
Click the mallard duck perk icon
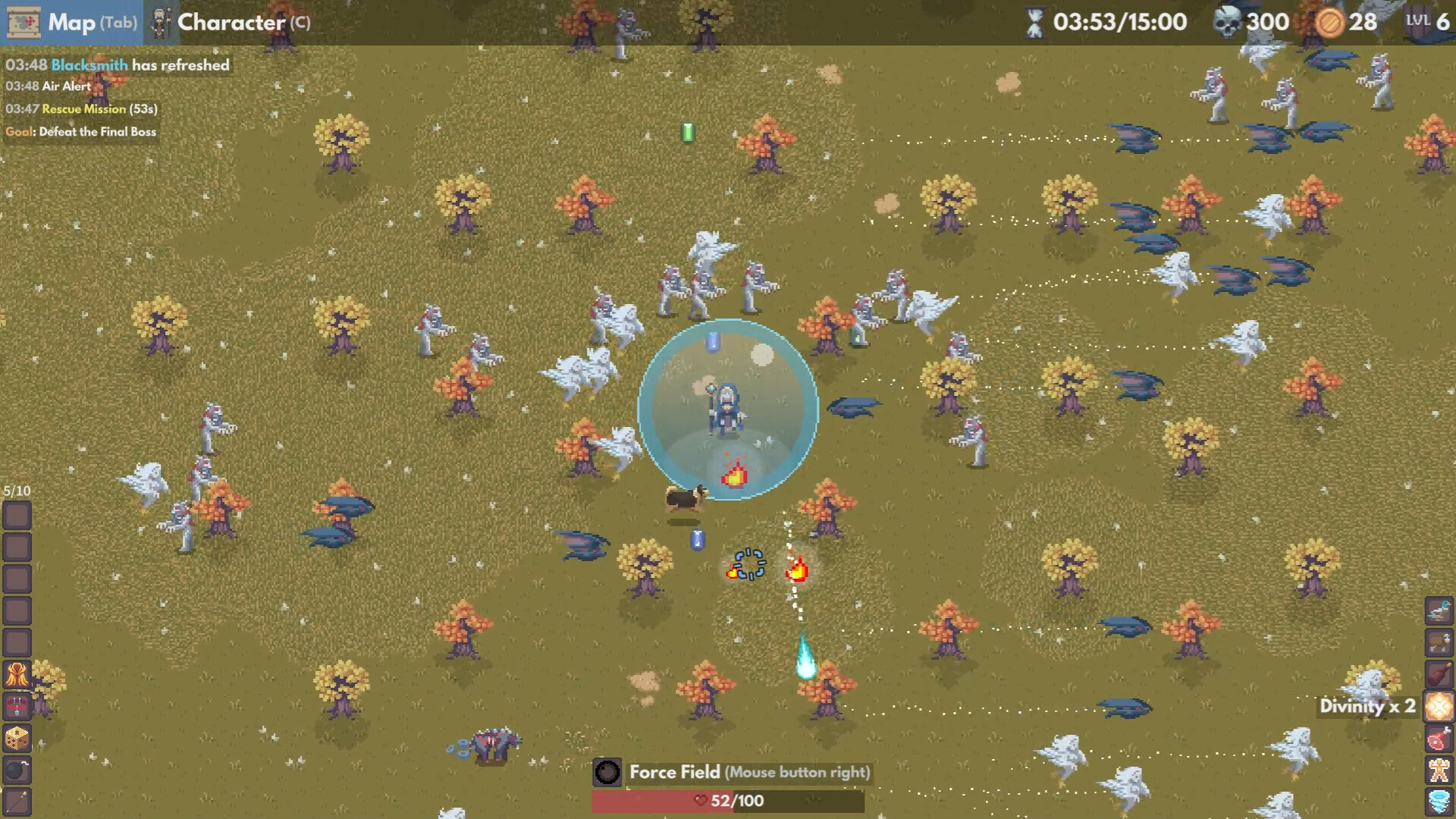(1439, 610)
